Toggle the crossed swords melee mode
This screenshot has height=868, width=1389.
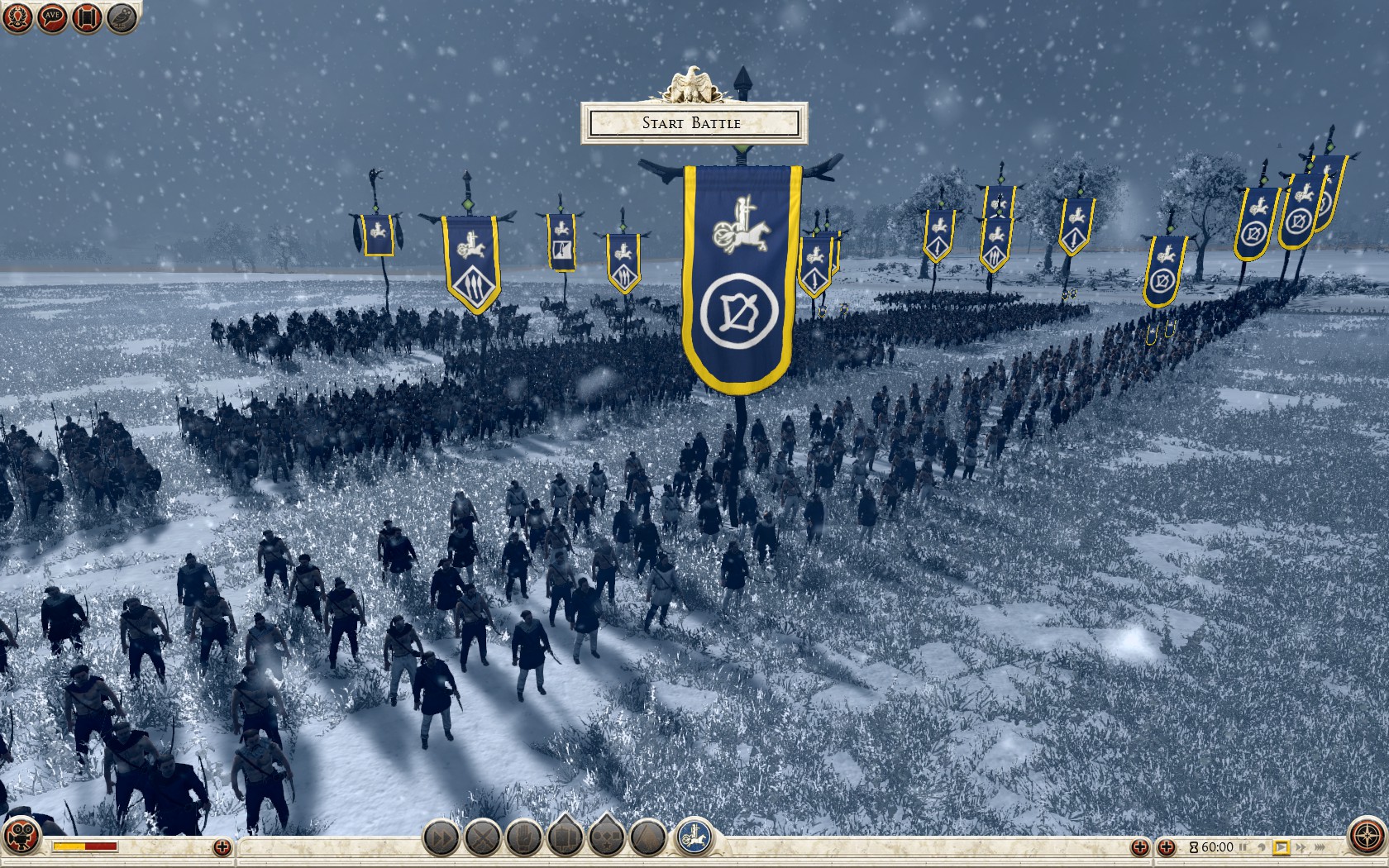point(483,838)
